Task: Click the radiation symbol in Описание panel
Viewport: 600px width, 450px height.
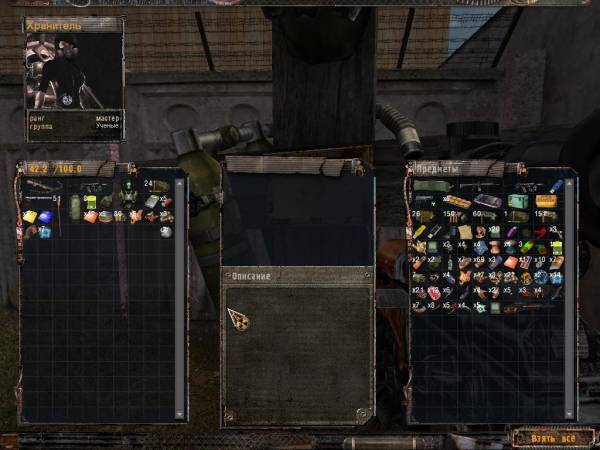Action: click(239, 318)
